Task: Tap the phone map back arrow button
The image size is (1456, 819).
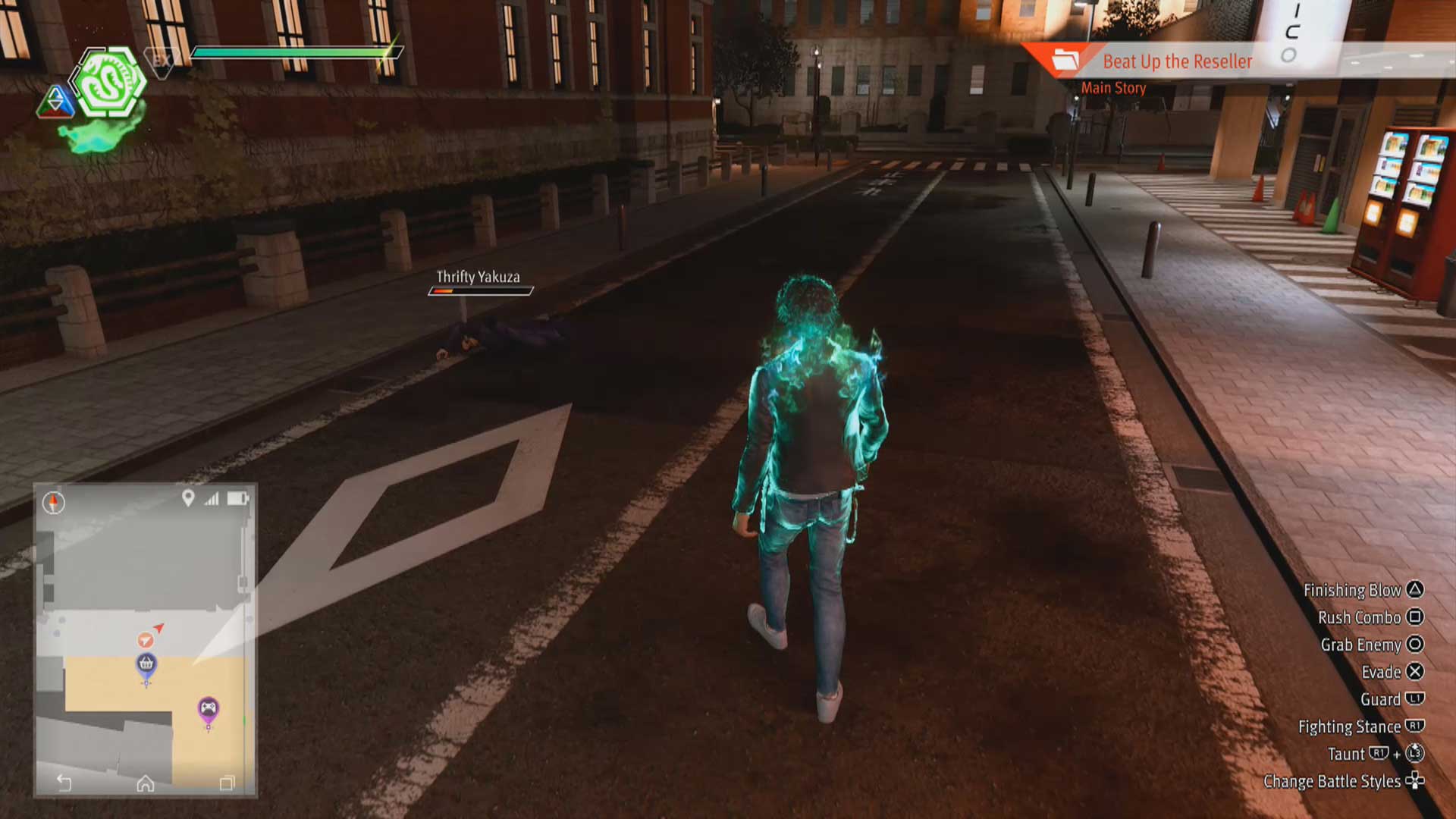Action: [x=64, y=783]
